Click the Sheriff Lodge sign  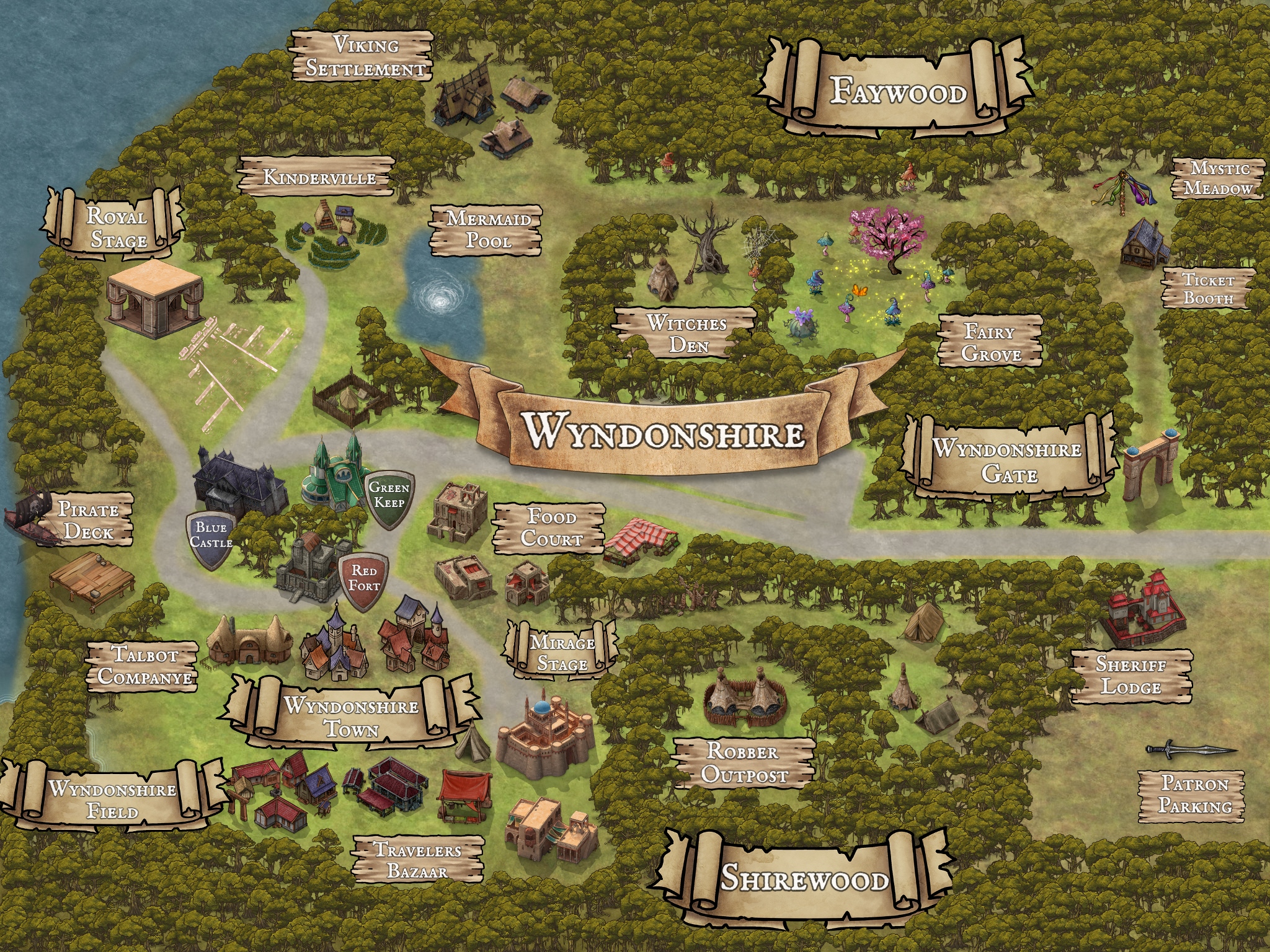(1131, 676)
